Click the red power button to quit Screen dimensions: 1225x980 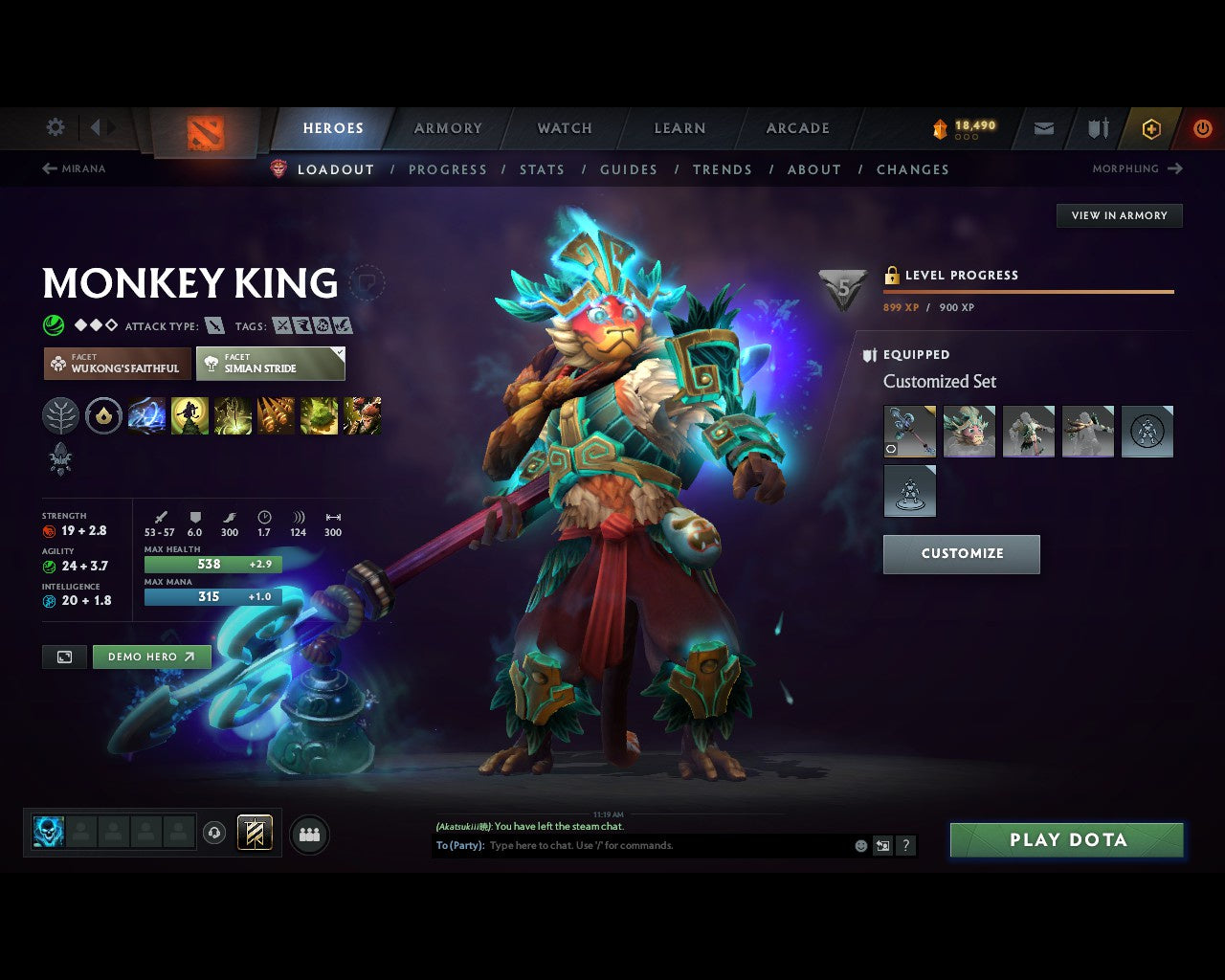point(1203,128)
